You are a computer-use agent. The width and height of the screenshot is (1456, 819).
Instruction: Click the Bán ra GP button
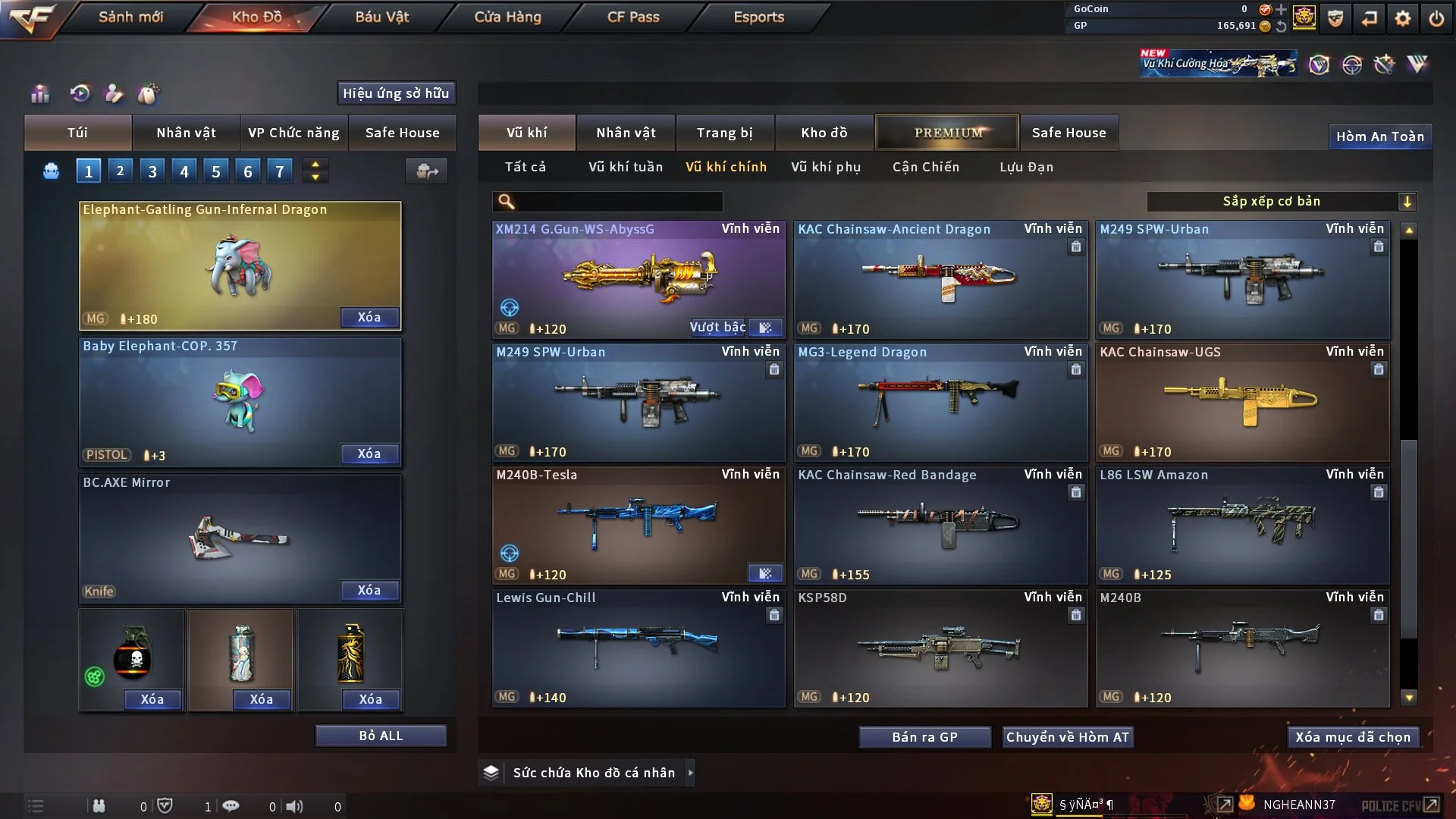tap(924, 737)
